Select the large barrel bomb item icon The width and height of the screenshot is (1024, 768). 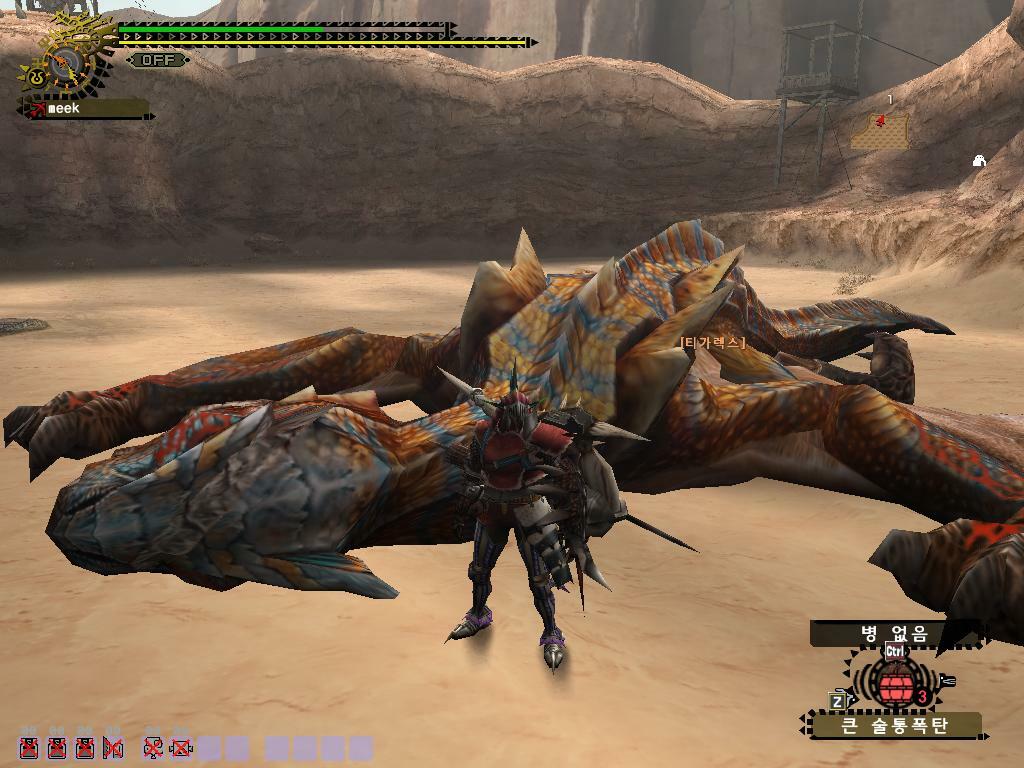click(x=895, y=683)
